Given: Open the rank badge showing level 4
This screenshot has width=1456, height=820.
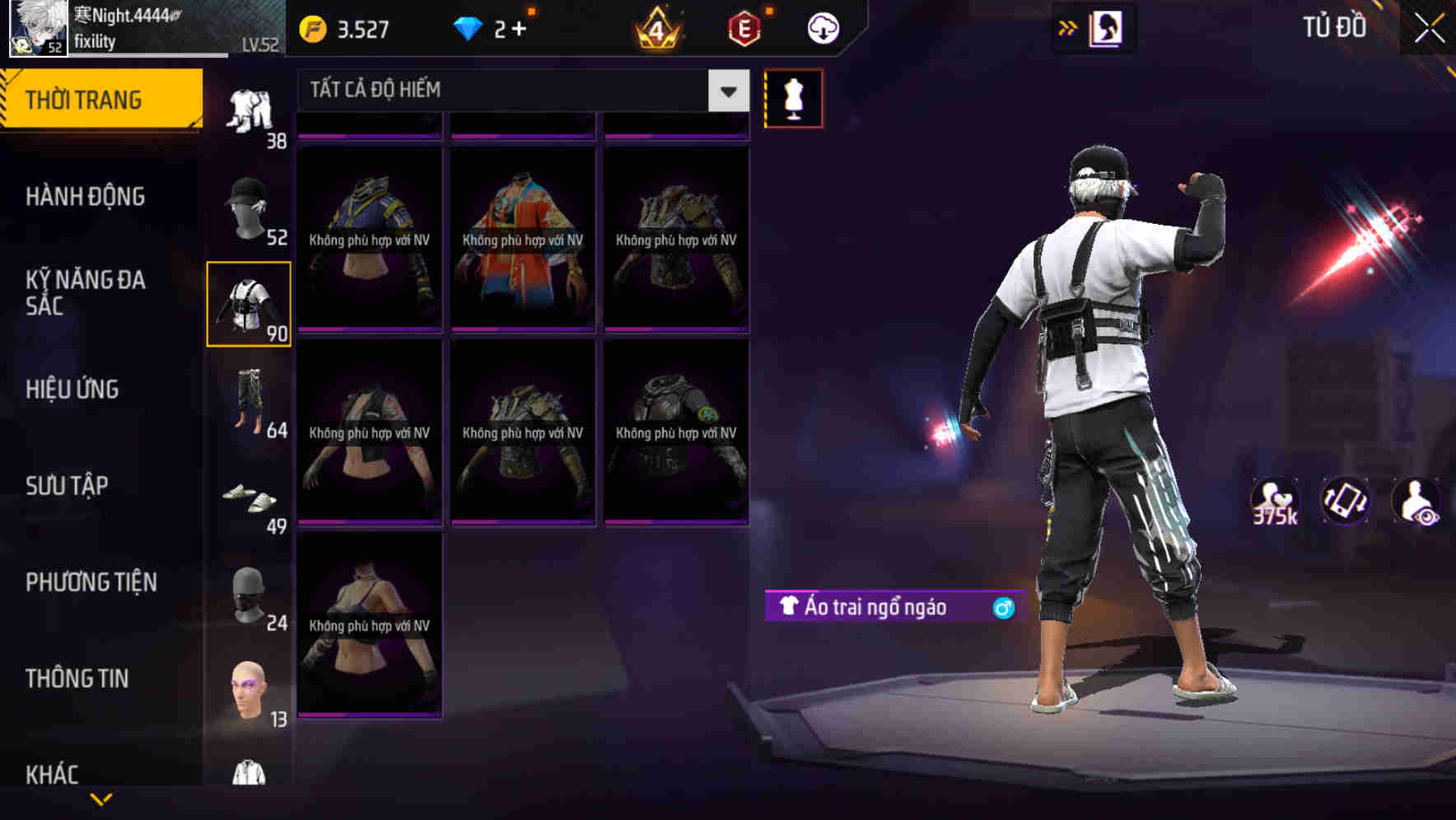Looking at the screenshot, I should (x=655, y=27).
